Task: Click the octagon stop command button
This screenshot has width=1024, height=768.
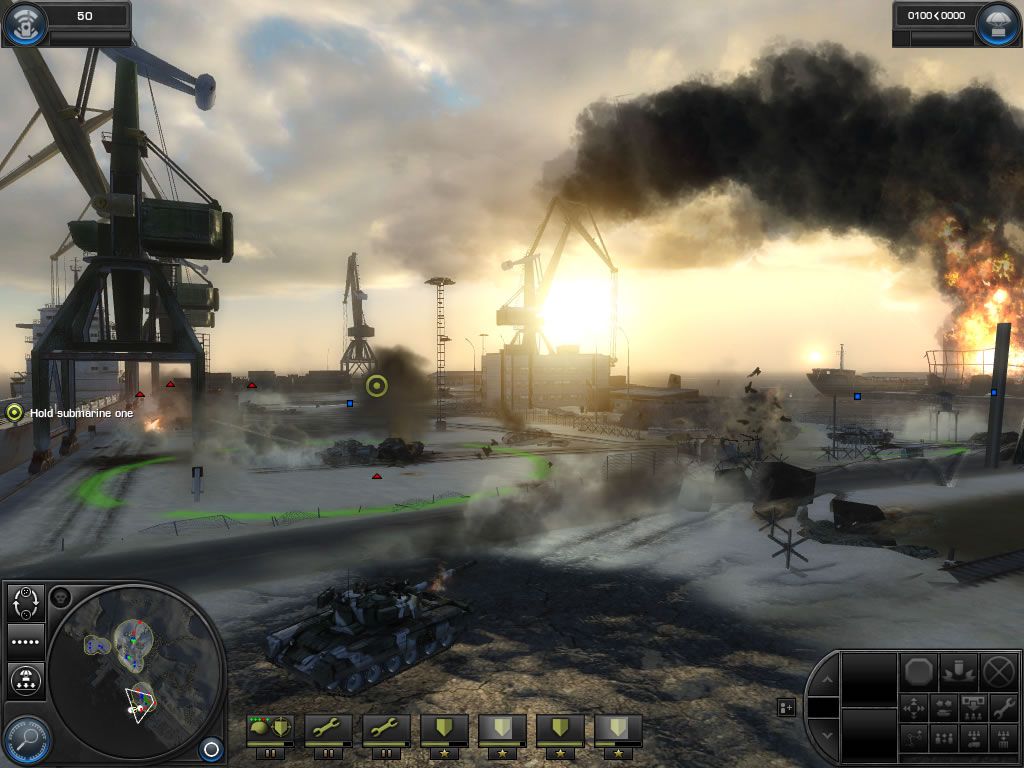Action: click(x=920, y=671)
